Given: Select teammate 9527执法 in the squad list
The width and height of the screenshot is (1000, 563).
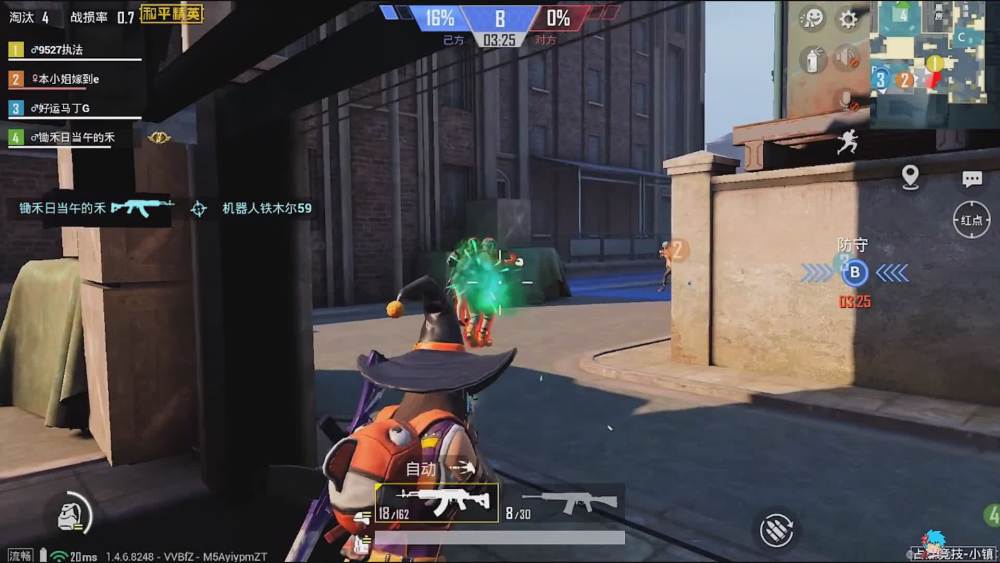Looking at the screenshot, I should (x=62, y=50).
